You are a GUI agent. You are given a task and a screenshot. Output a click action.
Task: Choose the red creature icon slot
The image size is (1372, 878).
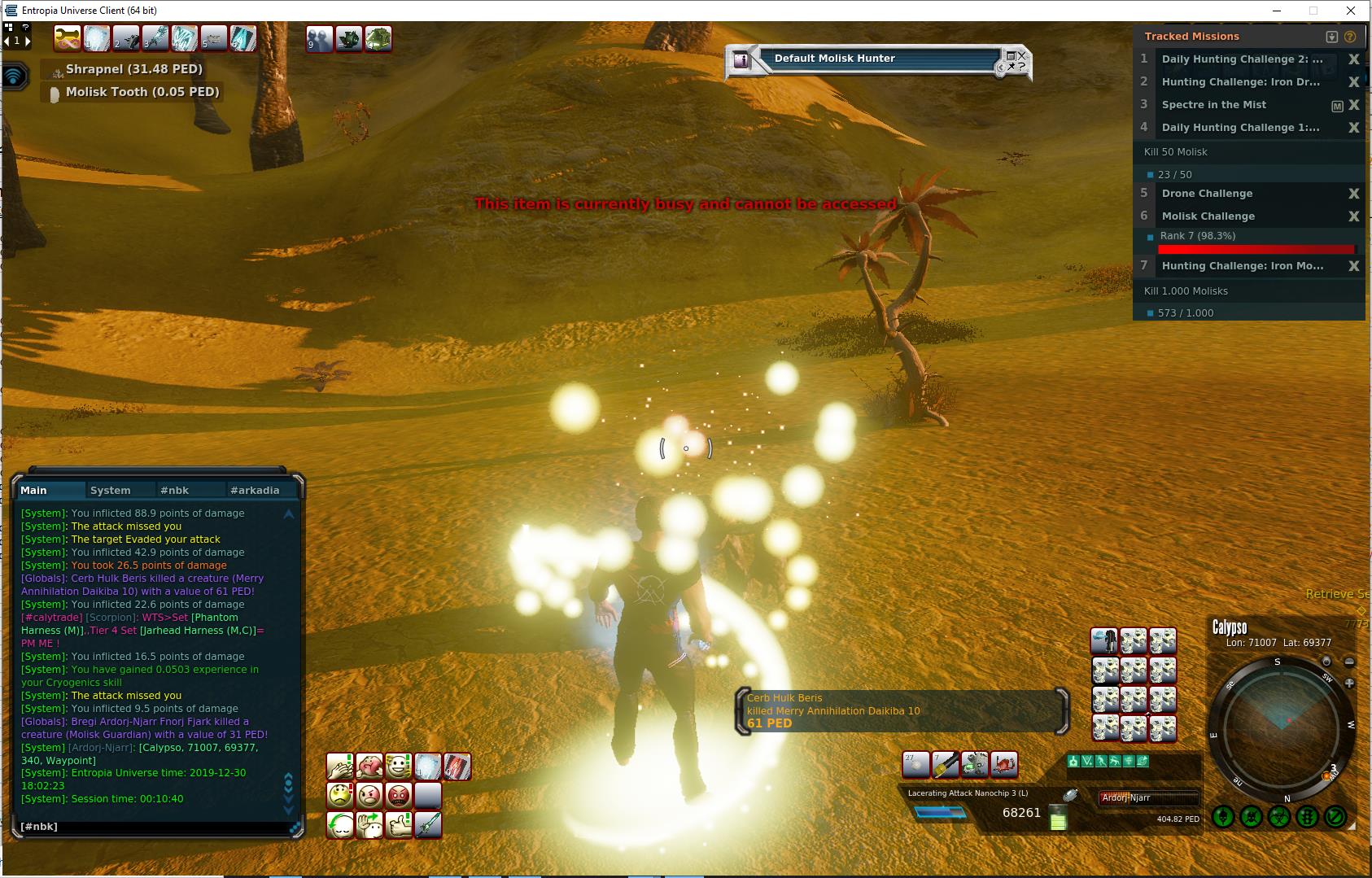[1004, 765]
